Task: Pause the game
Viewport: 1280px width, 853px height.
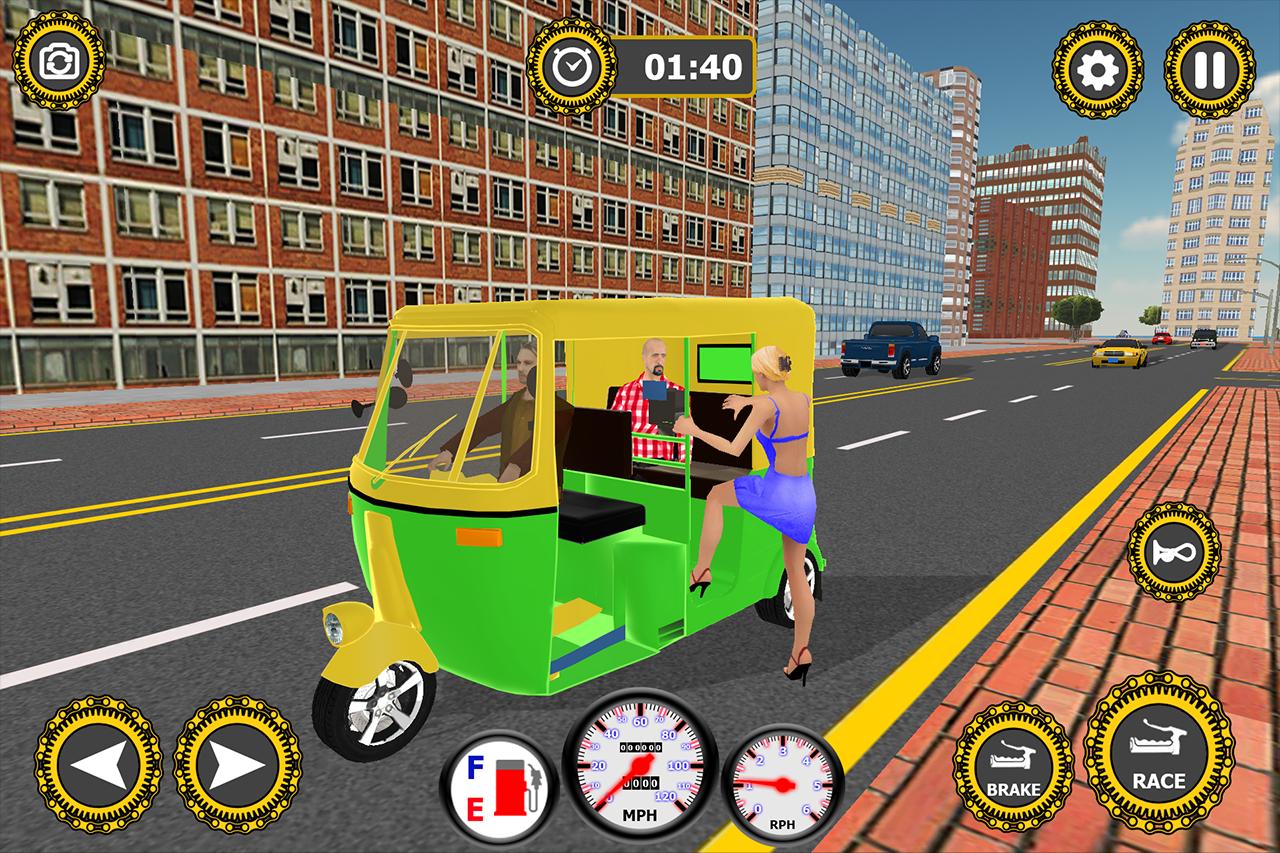Action: (x=1209, y=68)
